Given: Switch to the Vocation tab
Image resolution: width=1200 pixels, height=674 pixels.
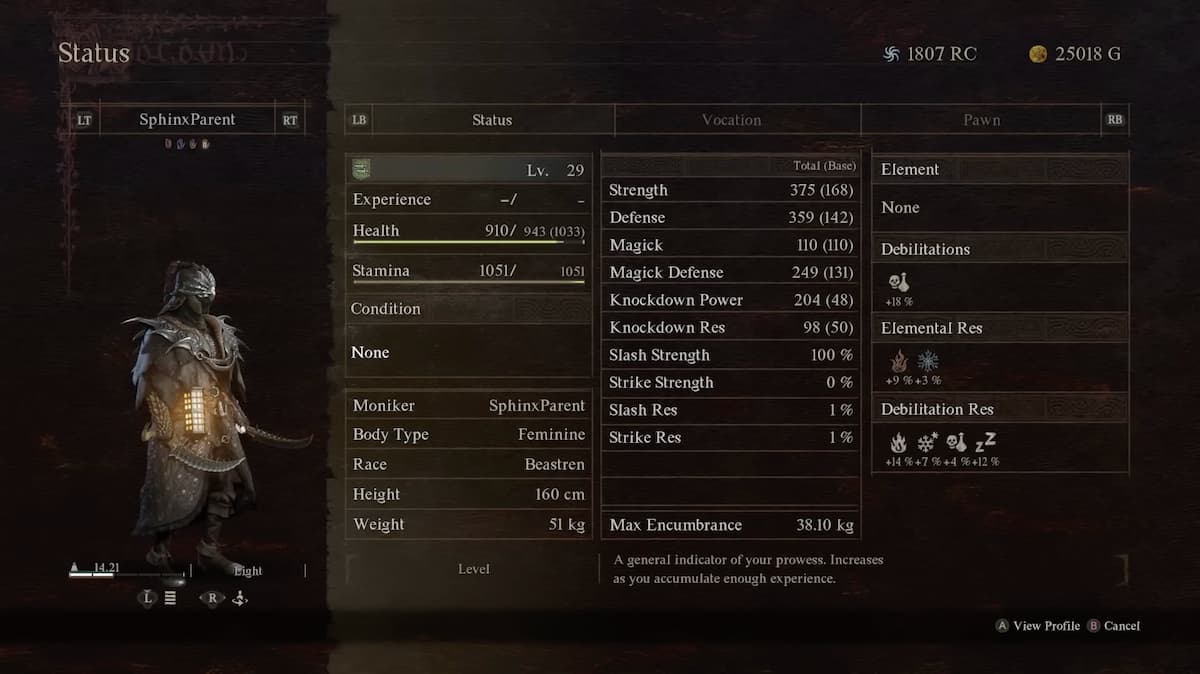Looking at the screenshot, I should [731, 120].
